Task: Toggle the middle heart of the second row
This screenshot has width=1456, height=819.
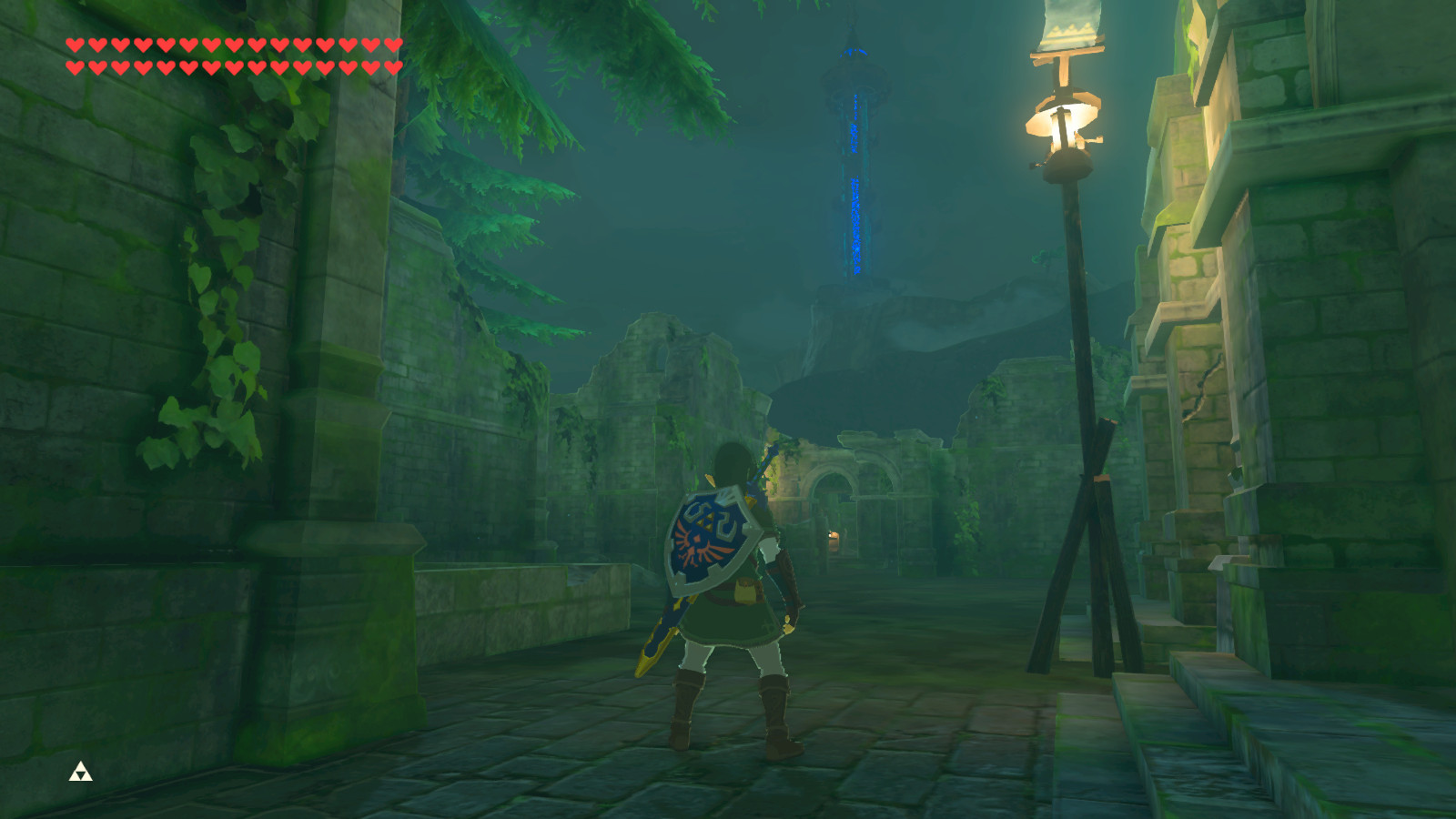Action: (233, 66)
